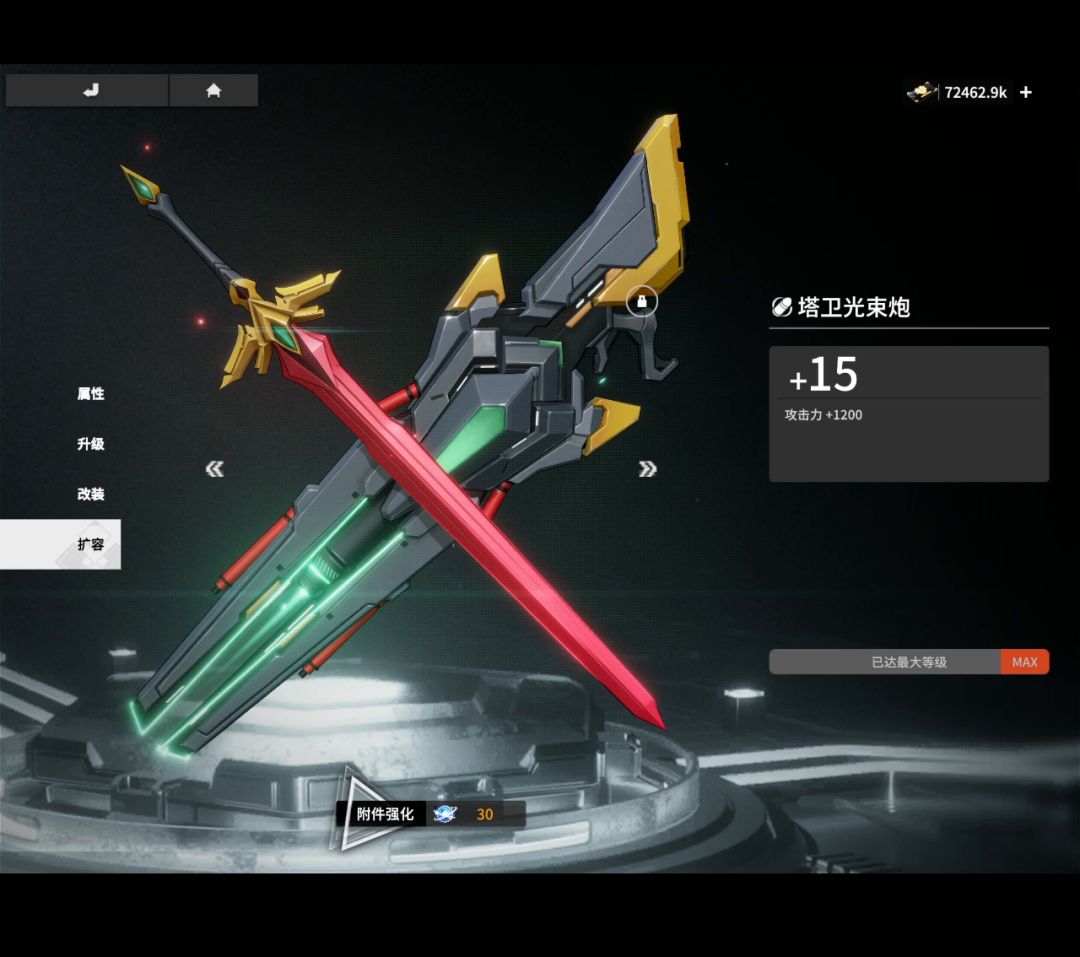Viewport: 1080px width, 957px height.
Task: Return to the home screen
Action: pyautogui.click(x=213, y=91)
